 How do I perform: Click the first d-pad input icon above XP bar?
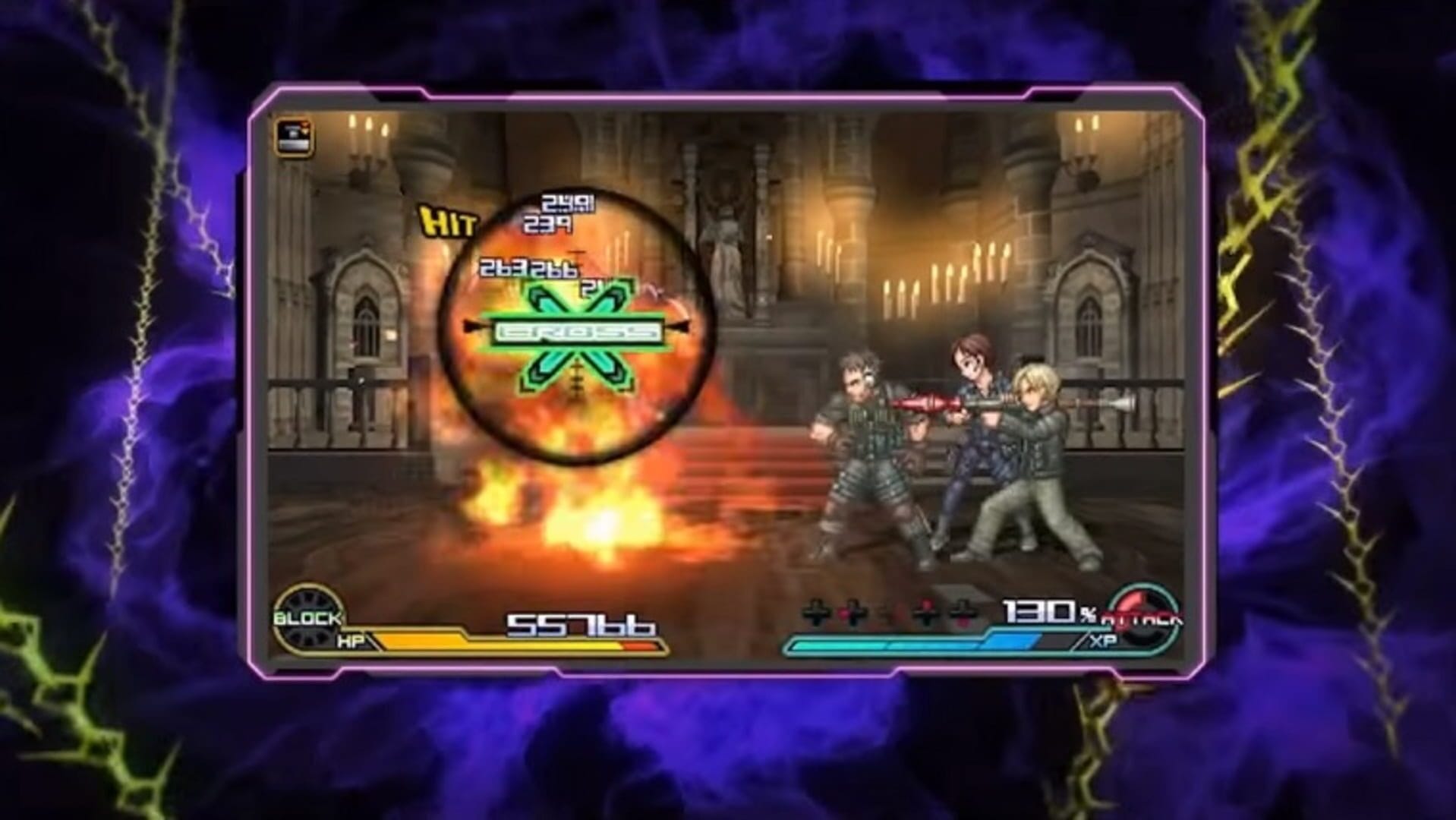click(x=815, y=610)
